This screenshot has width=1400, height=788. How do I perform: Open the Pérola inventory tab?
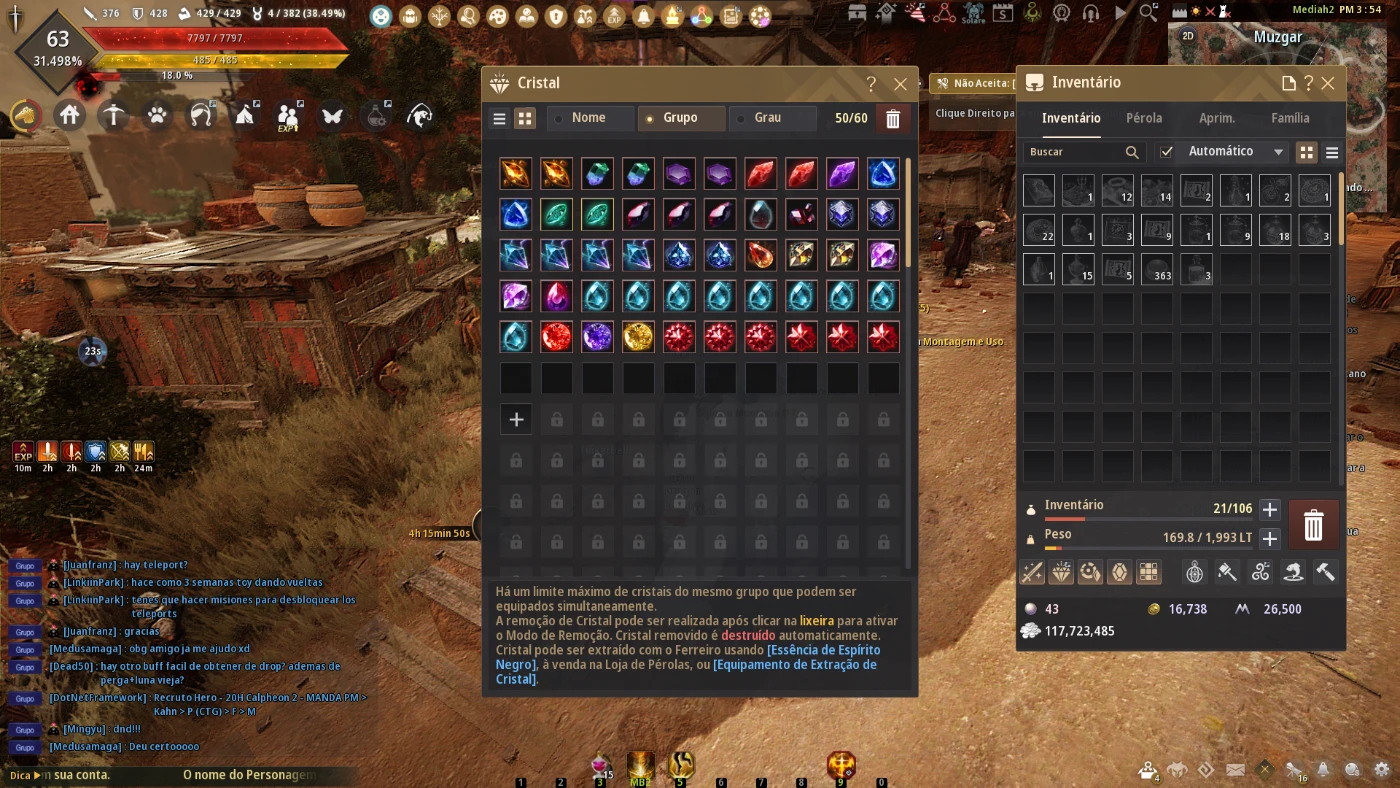tap(1144, 118)
